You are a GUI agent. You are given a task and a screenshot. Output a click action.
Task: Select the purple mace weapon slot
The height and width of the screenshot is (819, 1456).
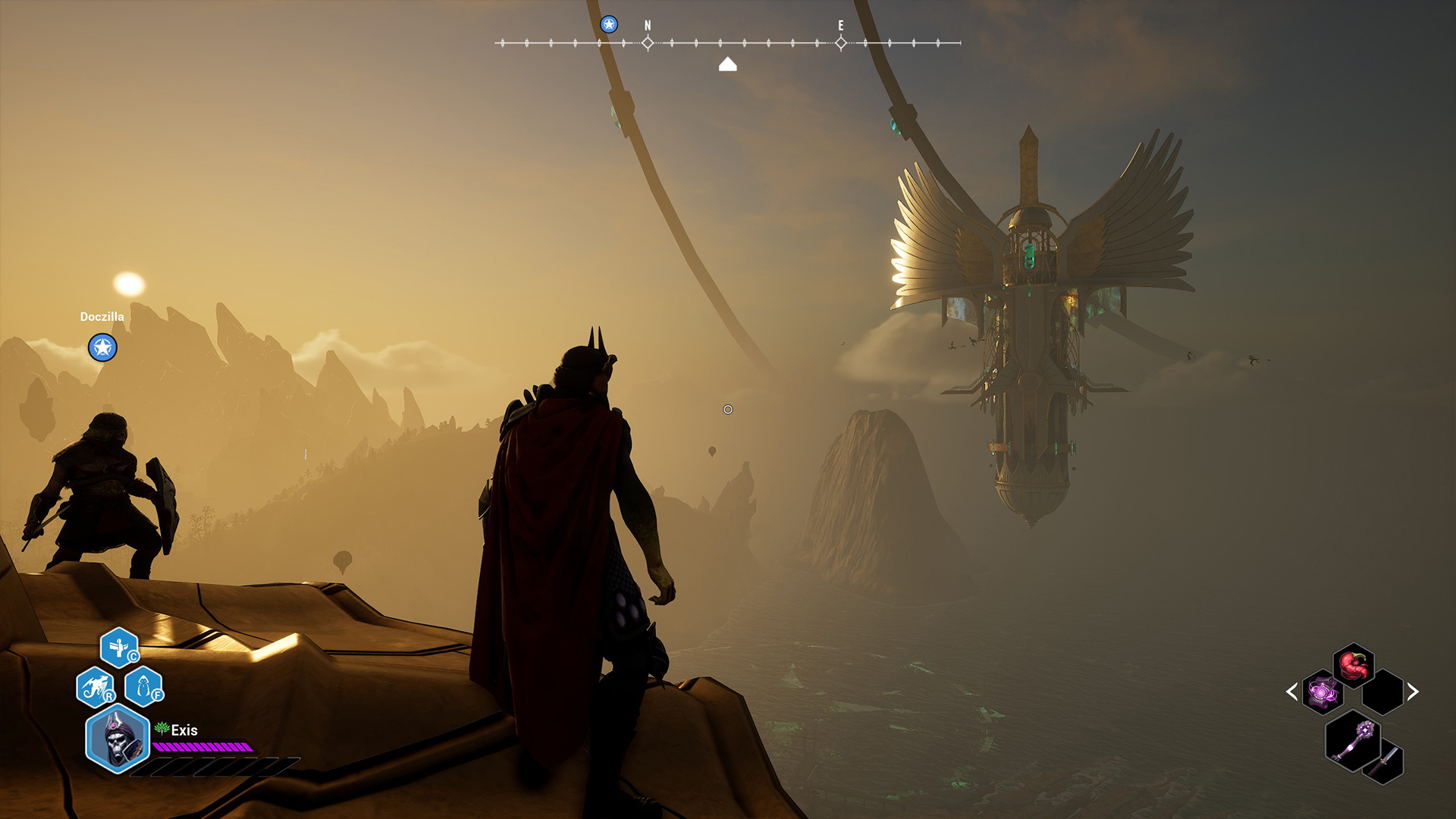pyautogui.click(x=1354, y=740)
